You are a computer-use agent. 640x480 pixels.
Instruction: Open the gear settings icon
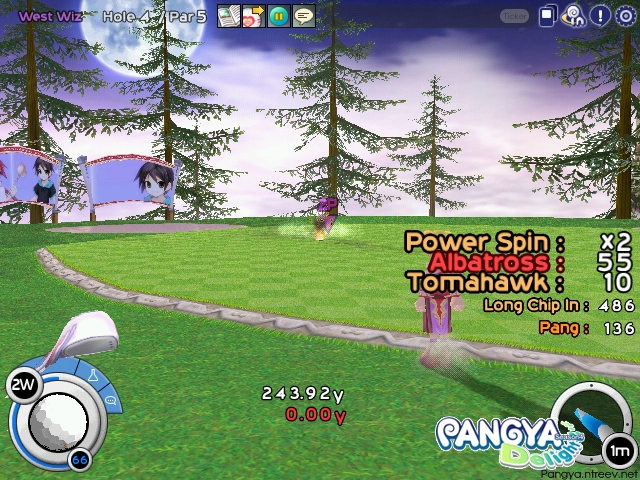point(625,16)
